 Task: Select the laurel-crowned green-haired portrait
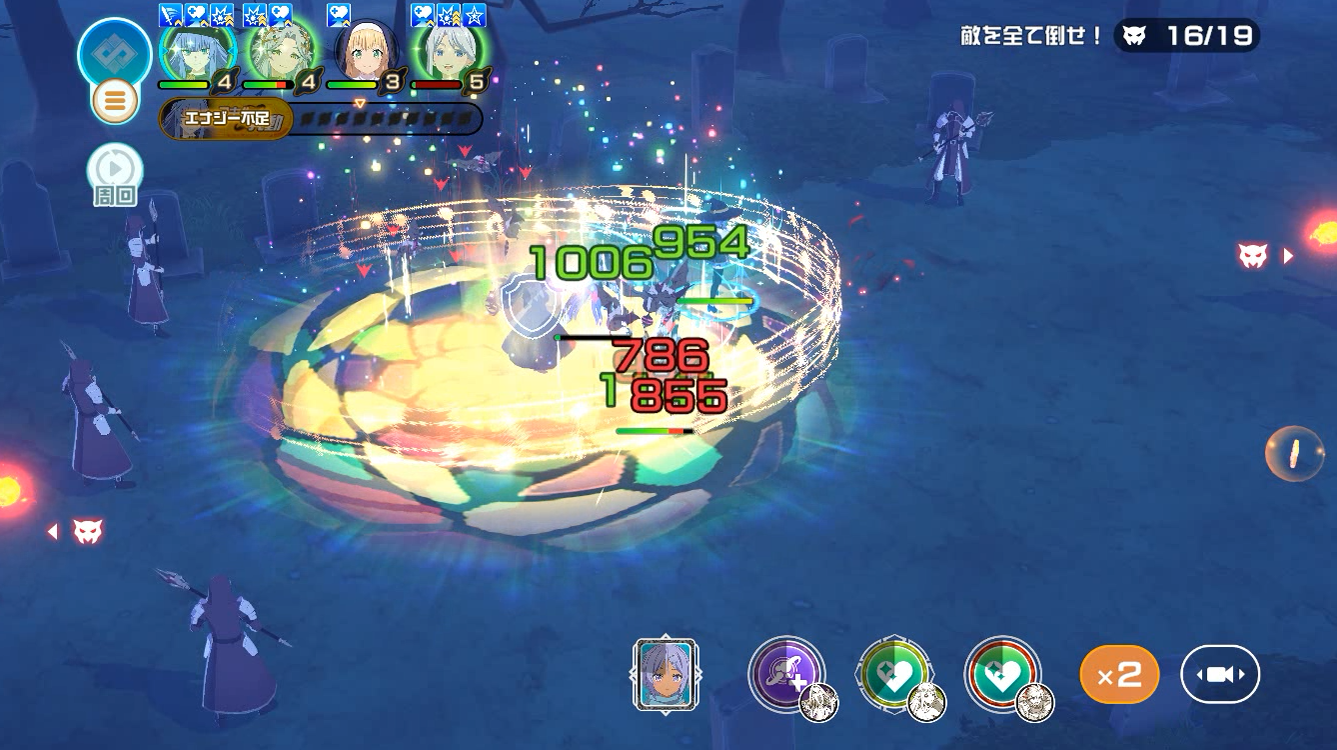tap(282, 50)
